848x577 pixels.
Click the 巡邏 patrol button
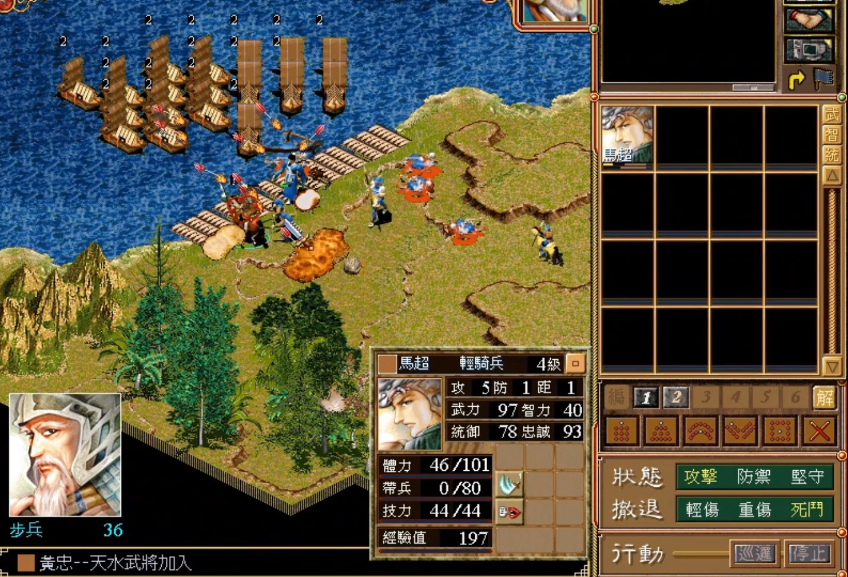click(x=753, y=553)
